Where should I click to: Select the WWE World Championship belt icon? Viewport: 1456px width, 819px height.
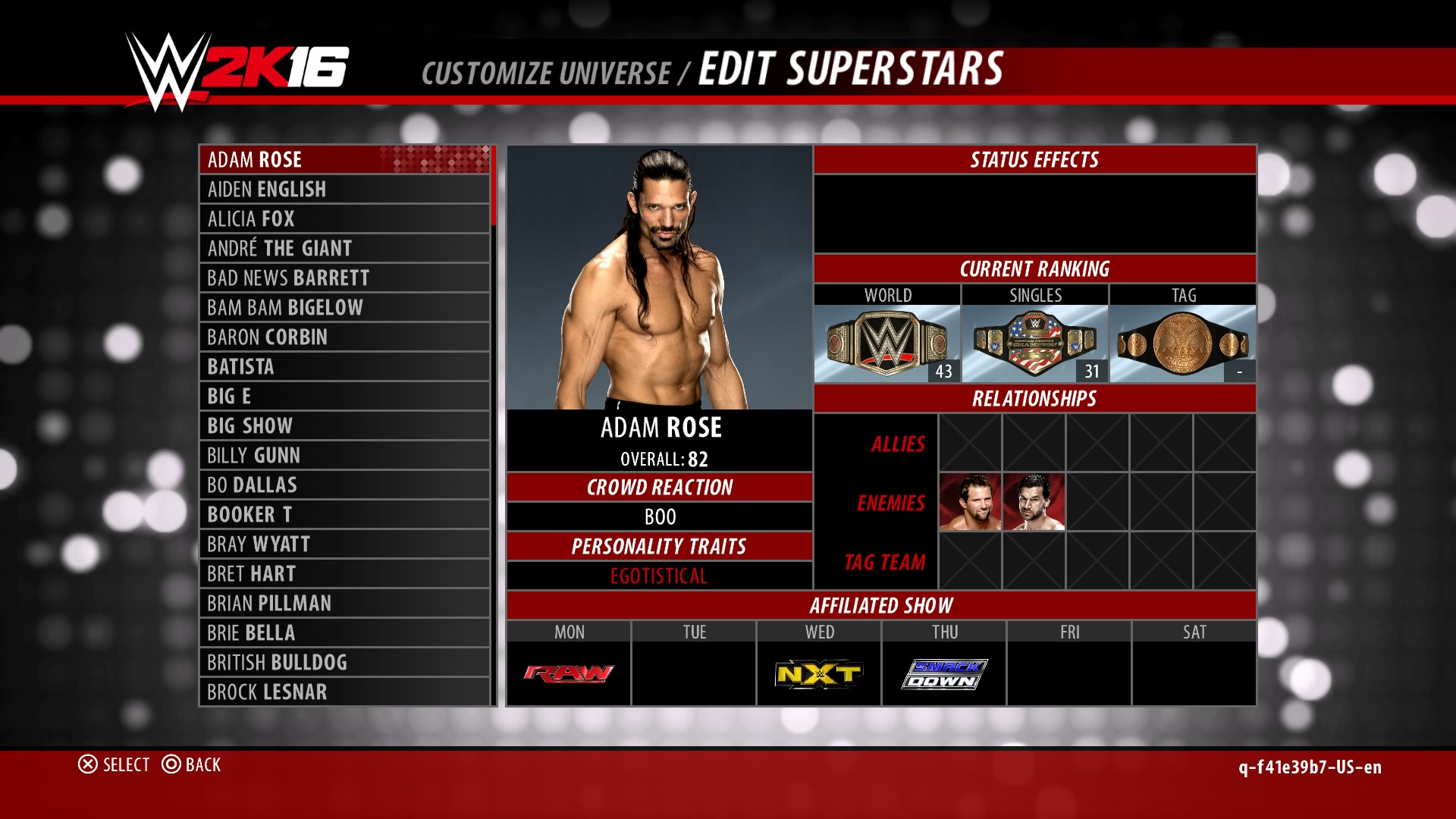point(886,341)
